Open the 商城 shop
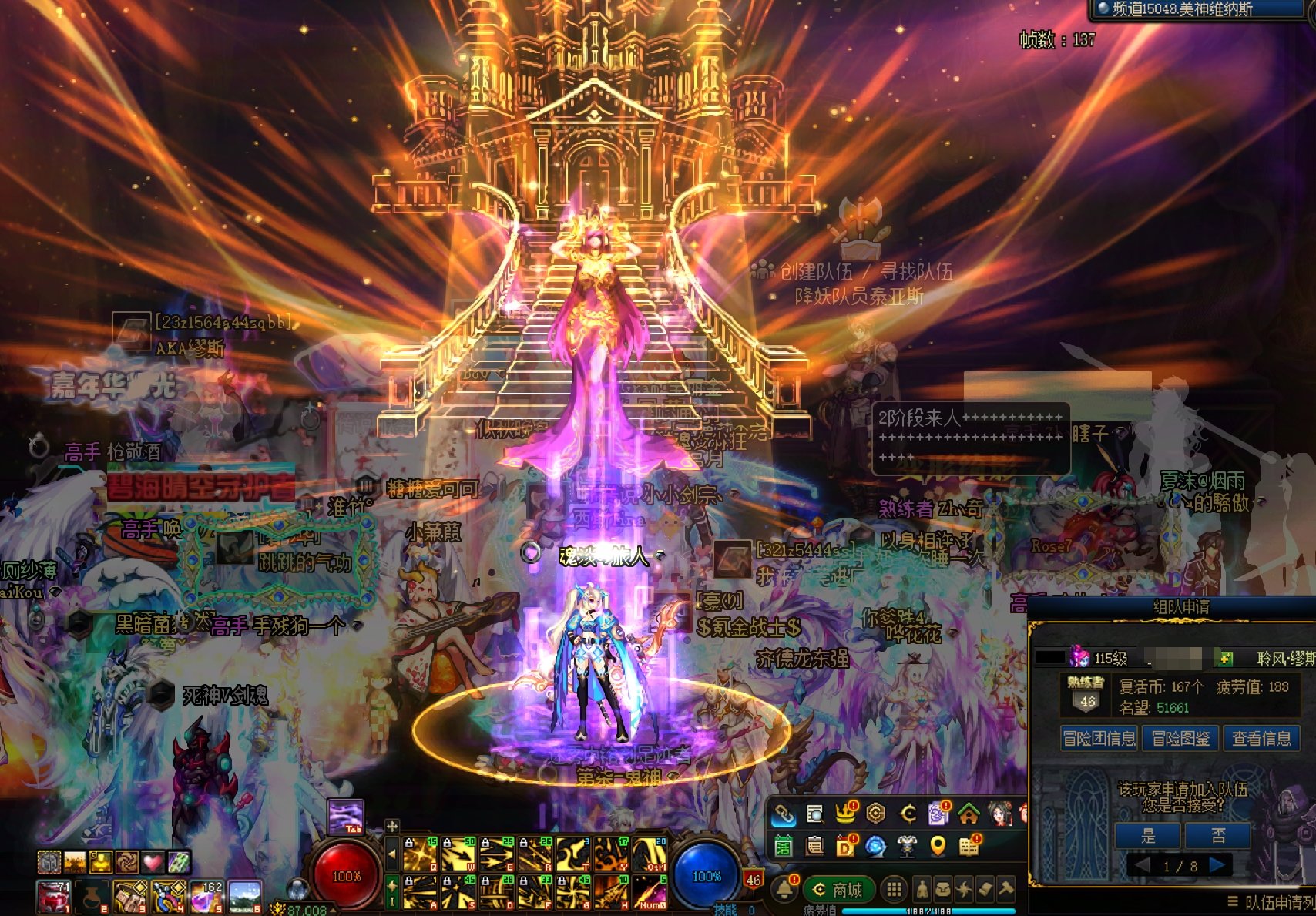1316x916 pixels. click(x=839, y=891)
